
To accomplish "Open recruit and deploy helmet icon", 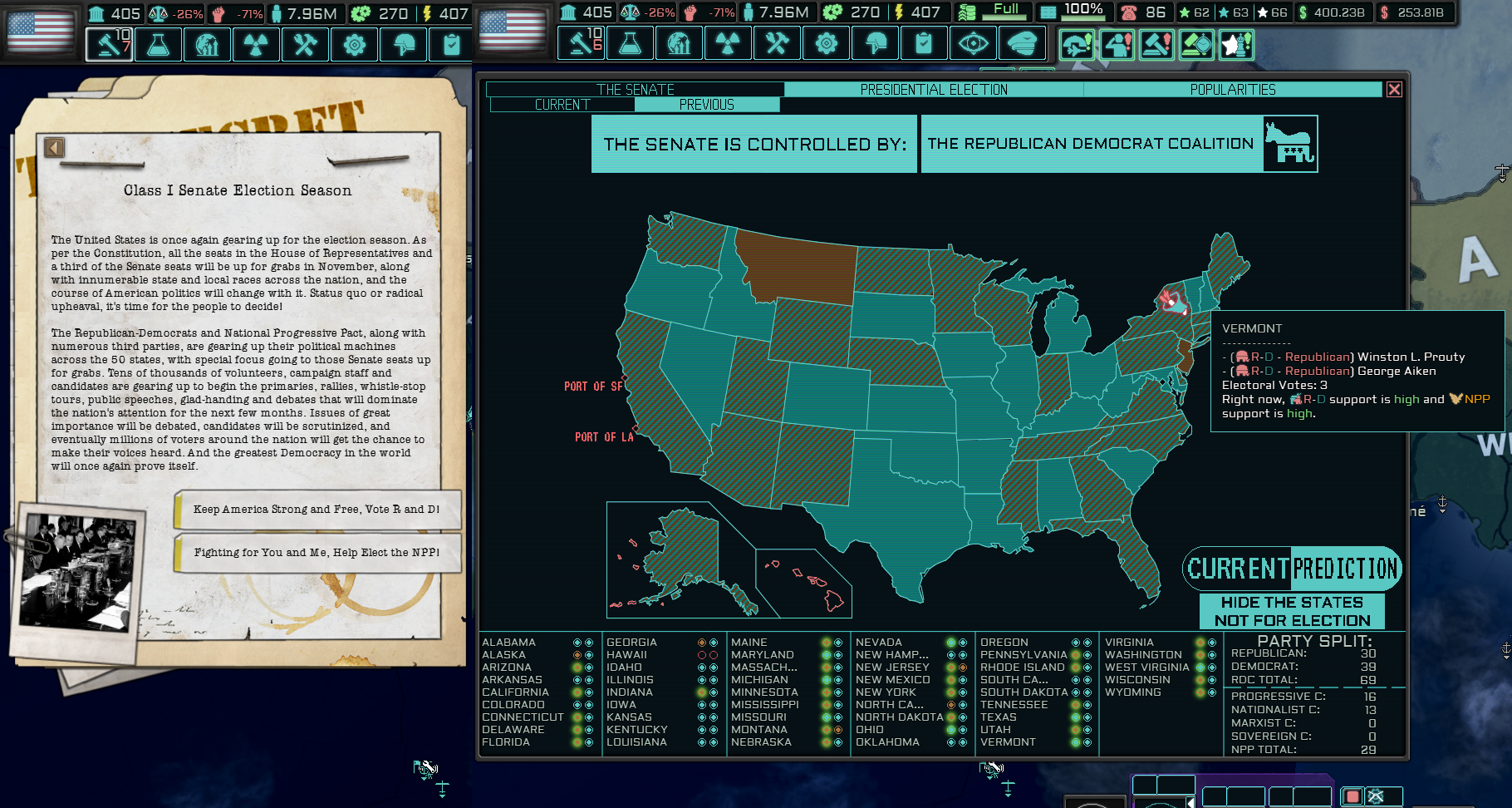I will (x=874, y=44).
